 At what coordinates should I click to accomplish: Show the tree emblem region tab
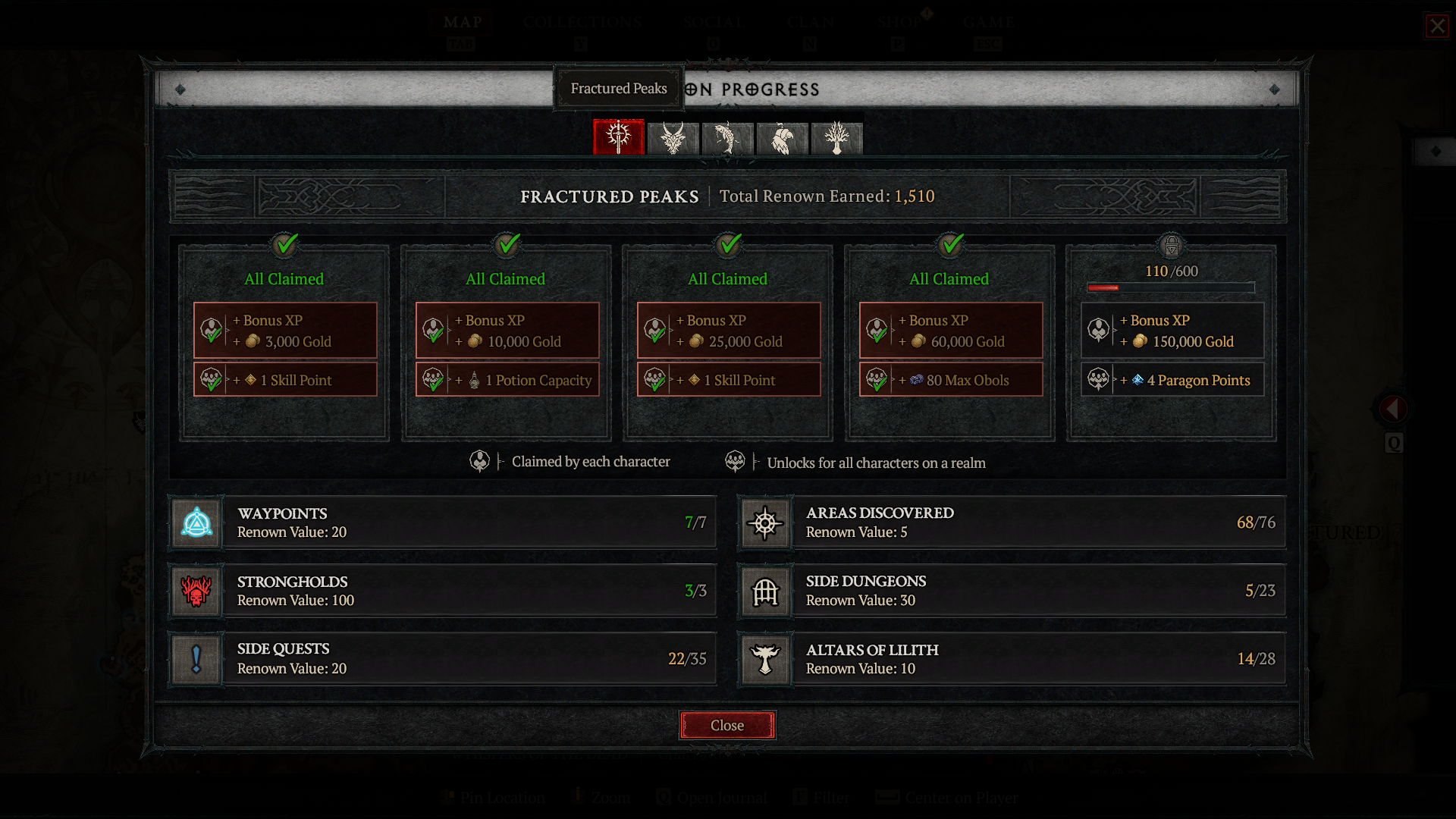coord(837,139)
